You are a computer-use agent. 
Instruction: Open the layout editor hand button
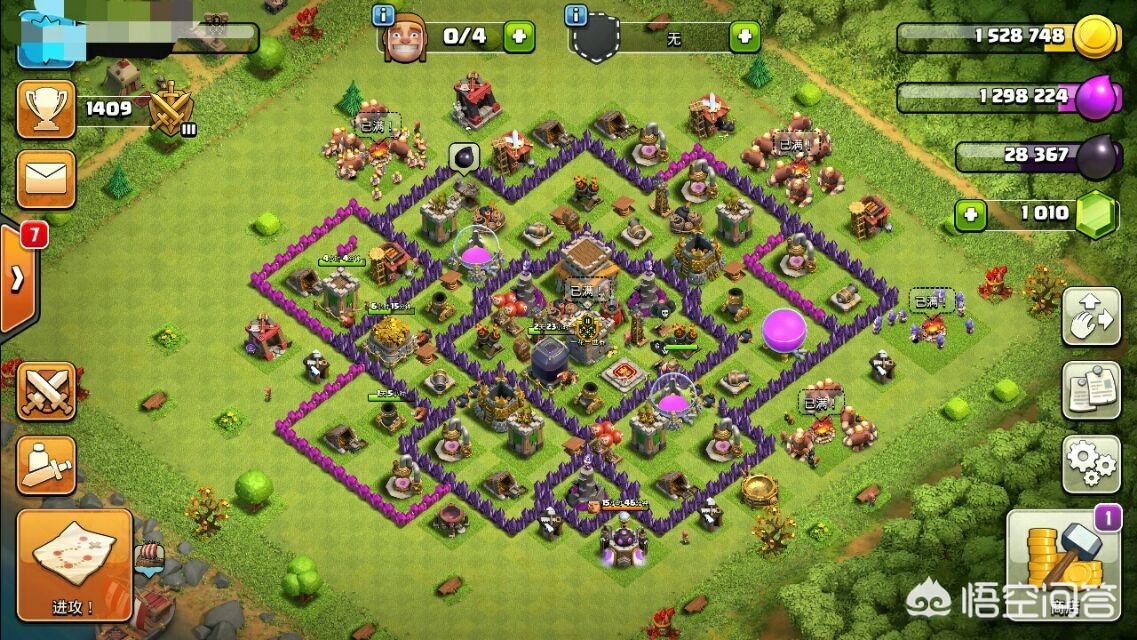click(1091, 317)
